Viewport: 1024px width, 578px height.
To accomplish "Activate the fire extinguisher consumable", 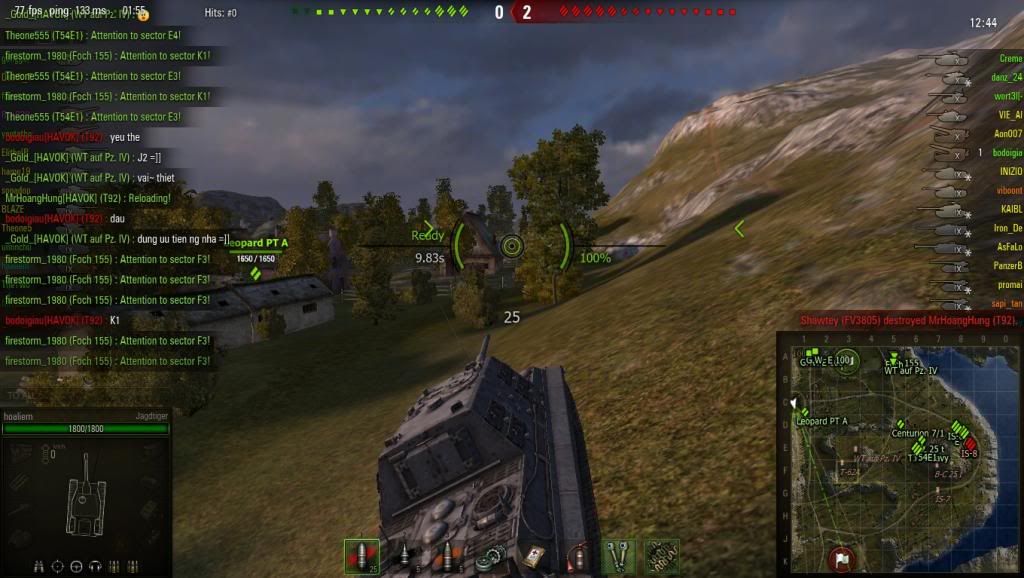I will pos(576,556).
